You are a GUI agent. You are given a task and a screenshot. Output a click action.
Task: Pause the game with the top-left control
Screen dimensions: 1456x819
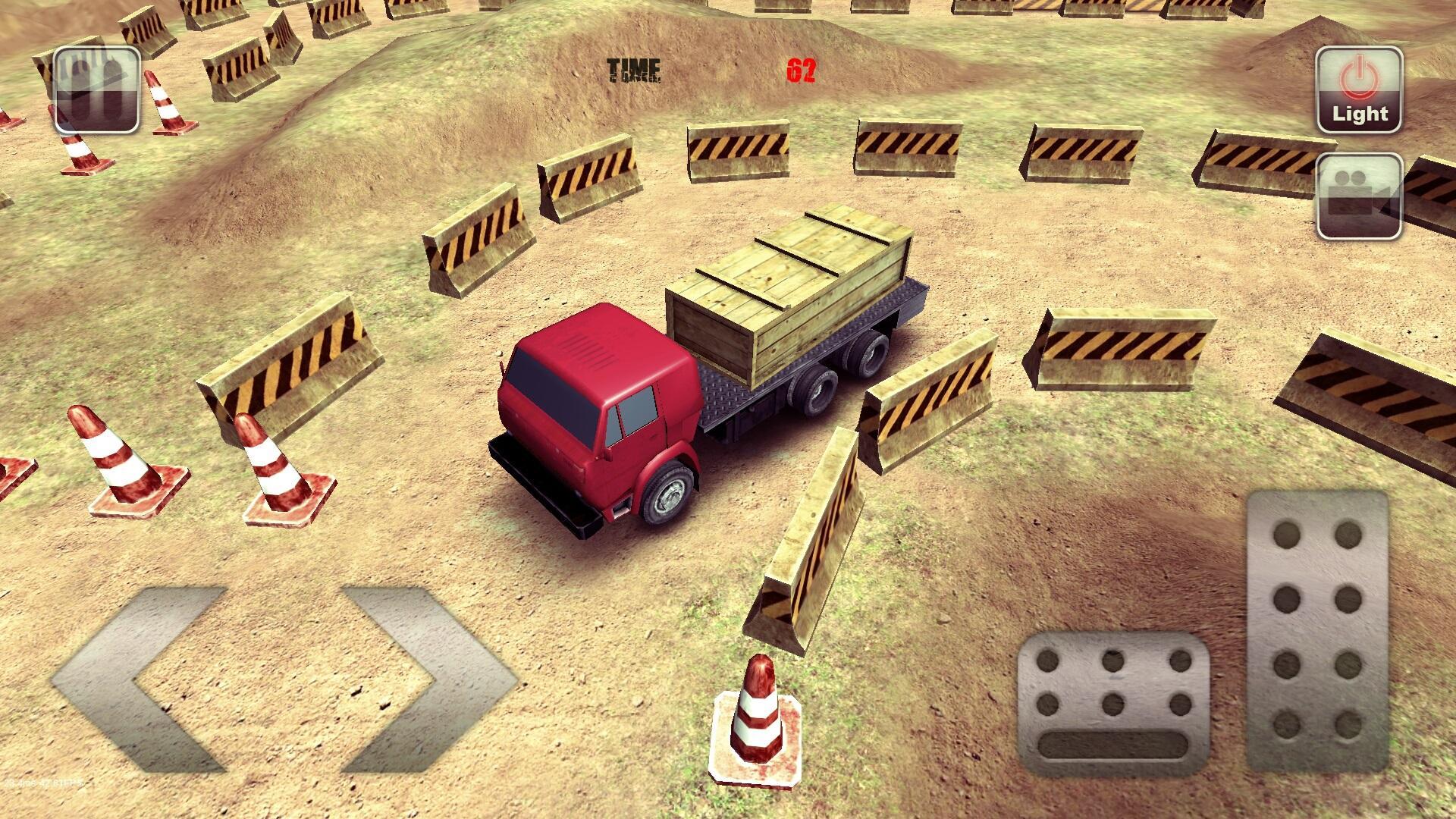[96, 90]
